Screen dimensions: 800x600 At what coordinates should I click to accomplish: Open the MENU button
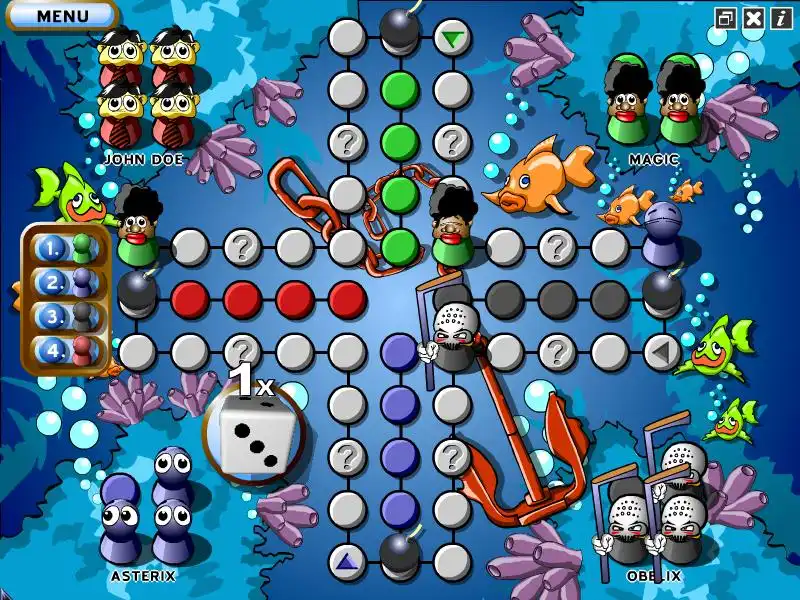pyautogui.click(x=61, y=15)
